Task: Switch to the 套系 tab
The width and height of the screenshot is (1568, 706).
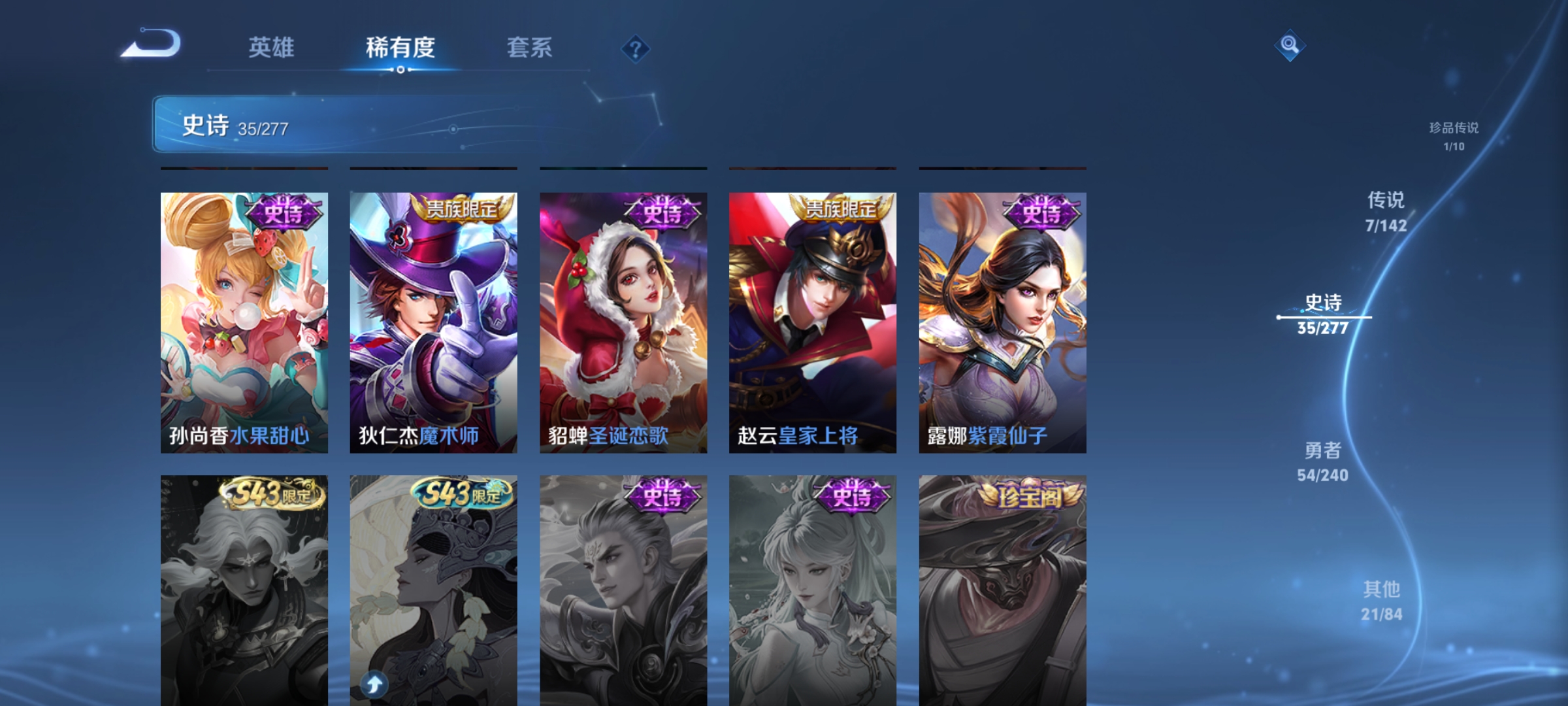Action: [x=531, y=47]
